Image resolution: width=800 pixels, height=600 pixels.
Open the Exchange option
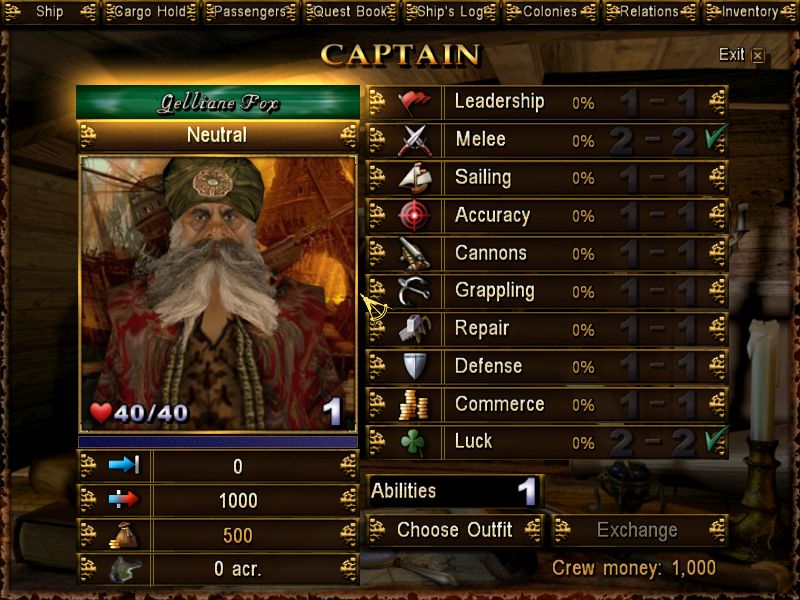638,530
